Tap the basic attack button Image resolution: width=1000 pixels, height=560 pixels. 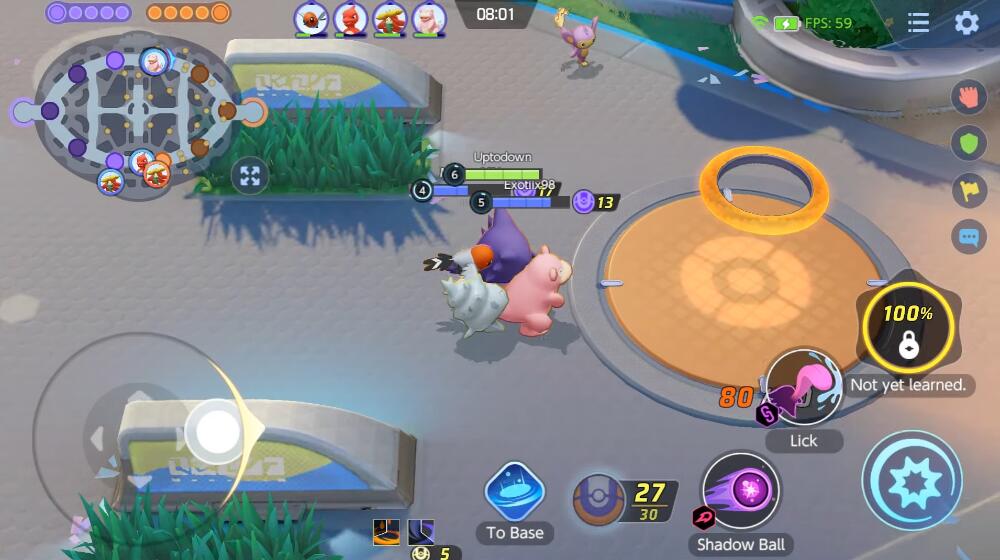(911, 480)
